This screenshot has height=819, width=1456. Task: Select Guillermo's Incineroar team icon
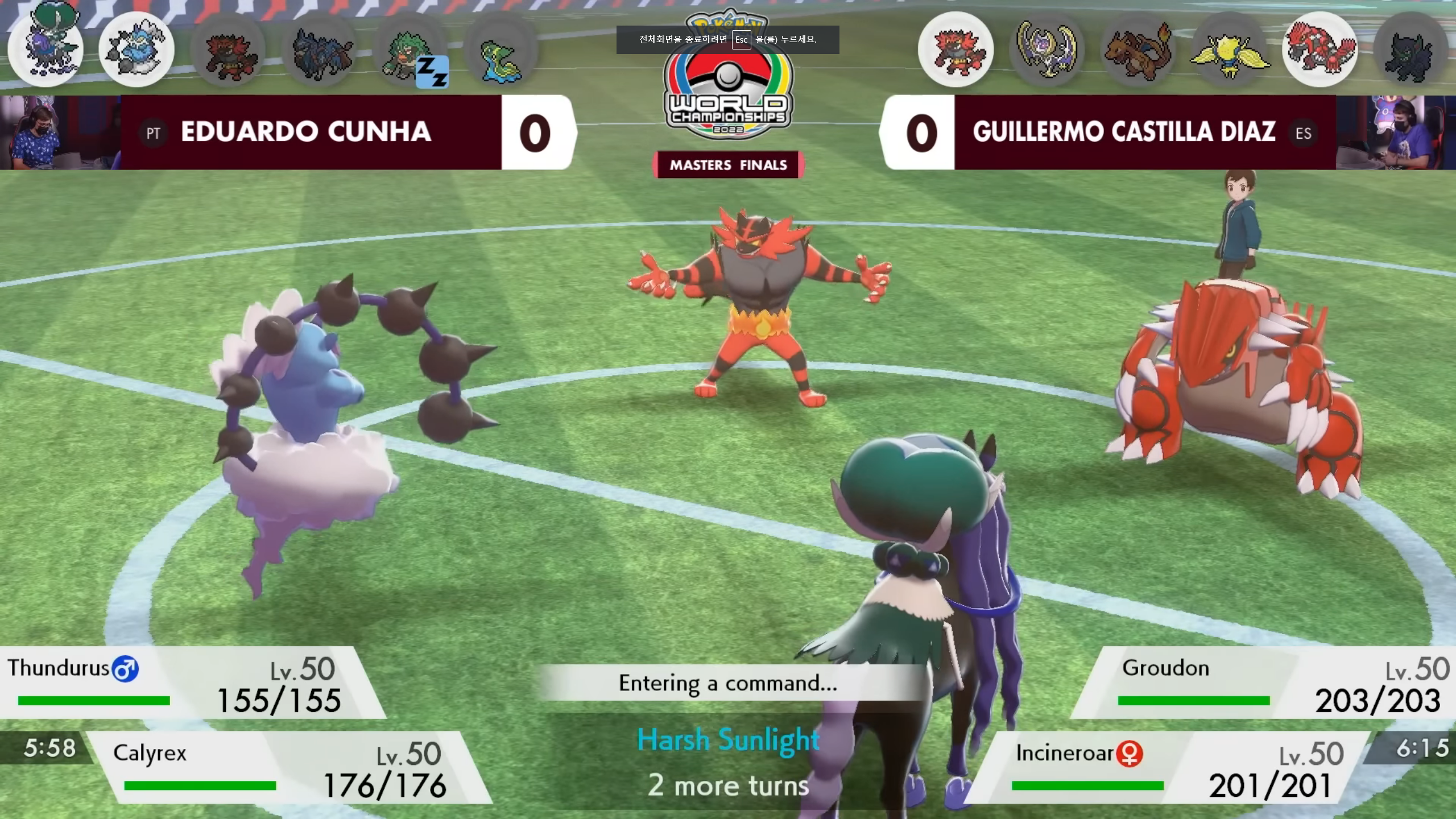pos(955,50)
